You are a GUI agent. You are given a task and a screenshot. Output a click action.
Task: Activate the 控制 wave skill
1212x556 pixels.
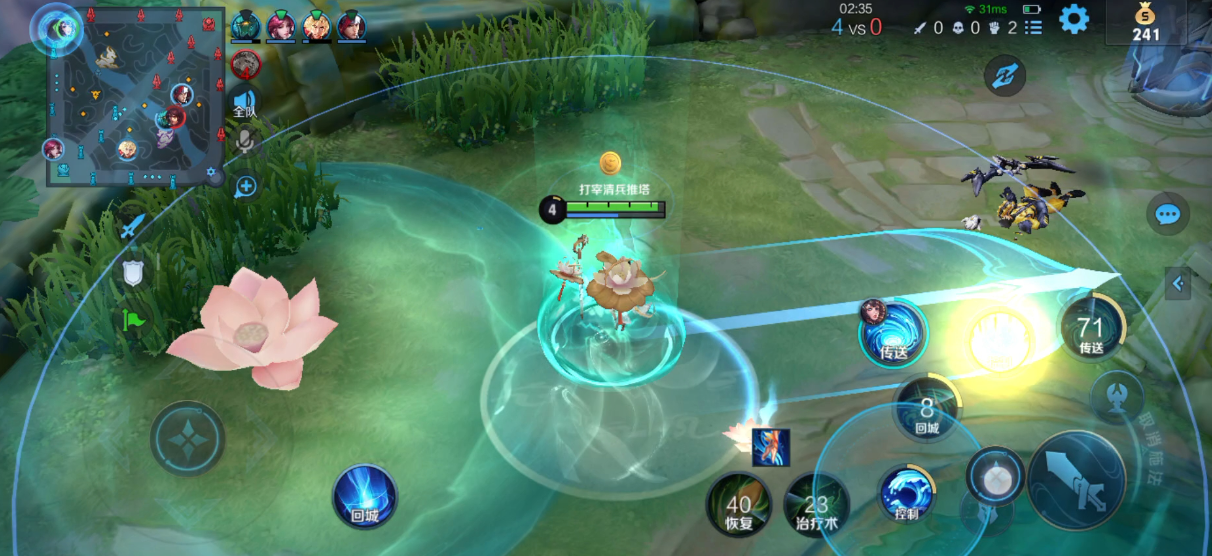[x=906, y=493]
